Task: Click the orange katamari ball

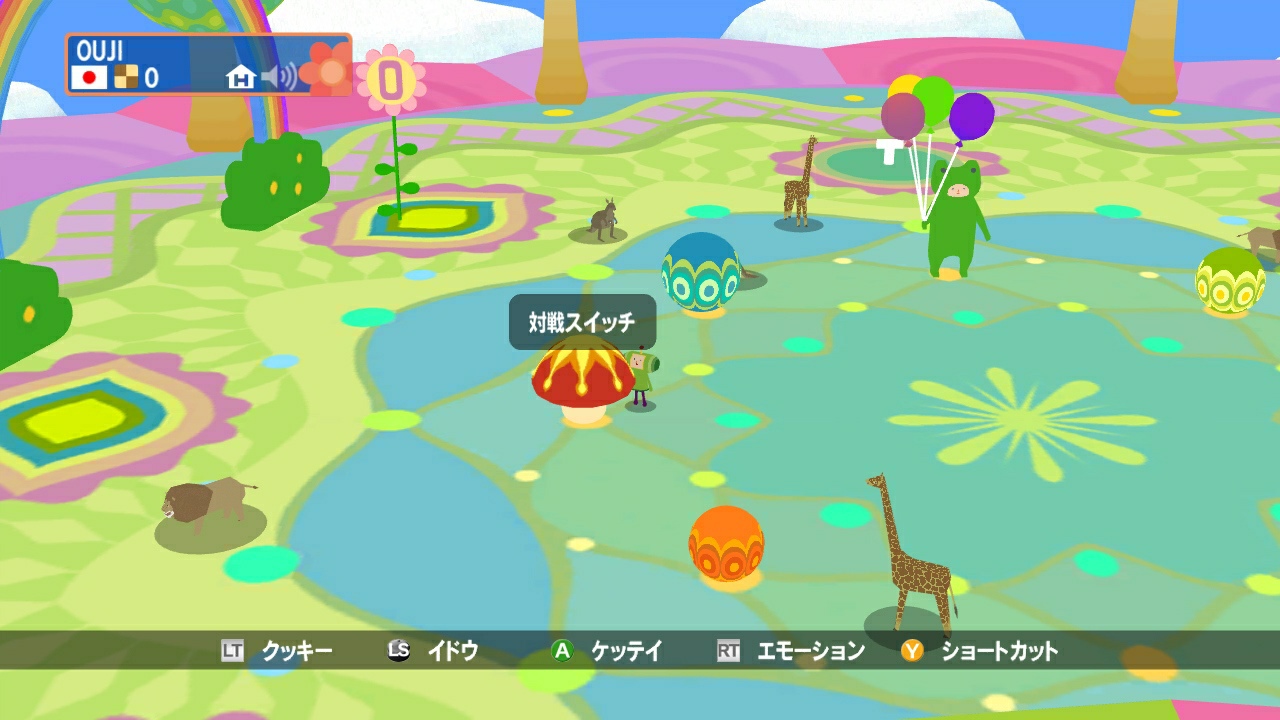Action: click(x=724, y=541)
